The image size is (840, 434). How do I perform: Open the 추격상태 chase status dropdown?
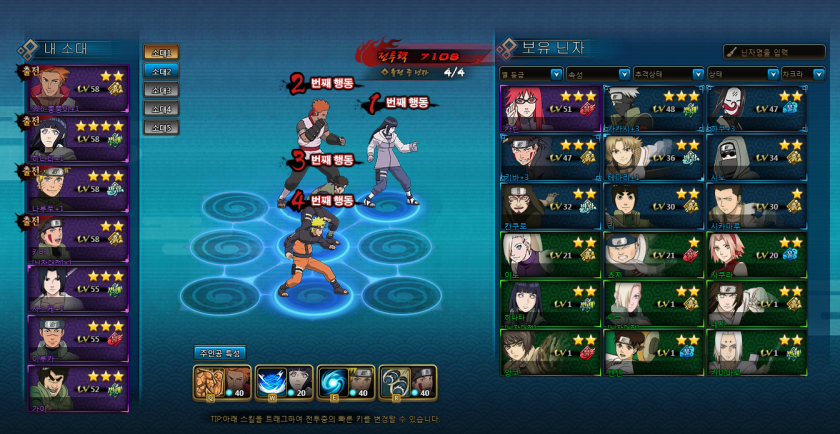click(x=667, y=74)
